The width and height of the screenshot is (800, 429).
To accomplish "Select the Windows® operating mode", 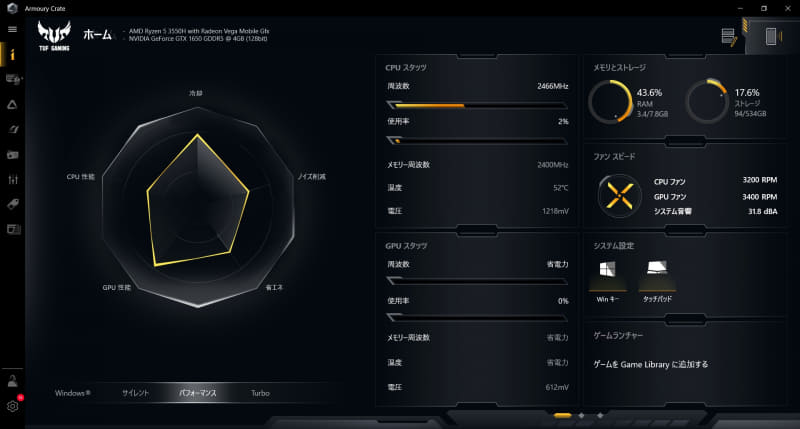I will (x=73, y=393).
